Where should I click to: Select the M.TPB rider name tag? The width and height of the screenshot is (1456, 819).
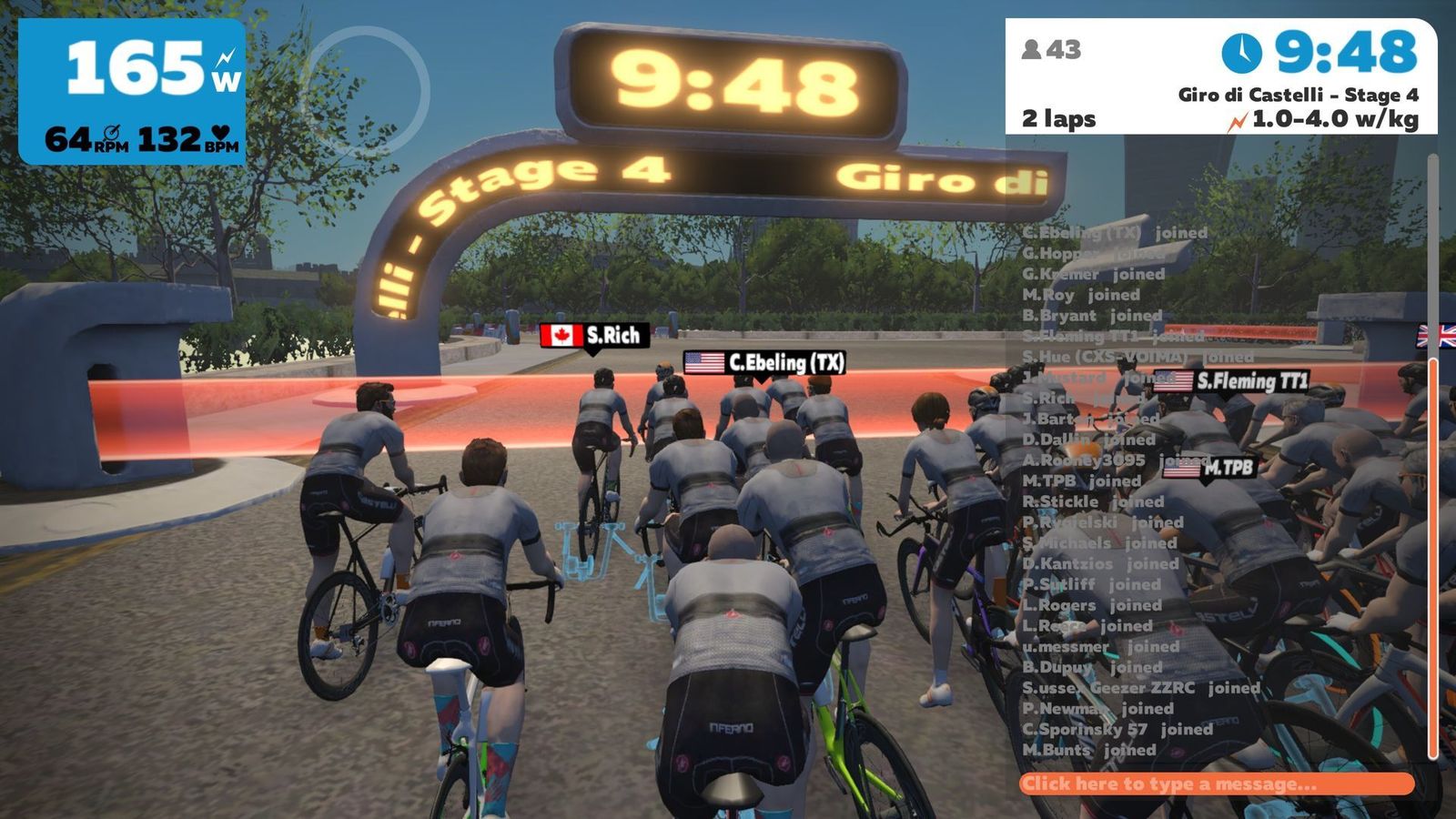(1209, 469)
